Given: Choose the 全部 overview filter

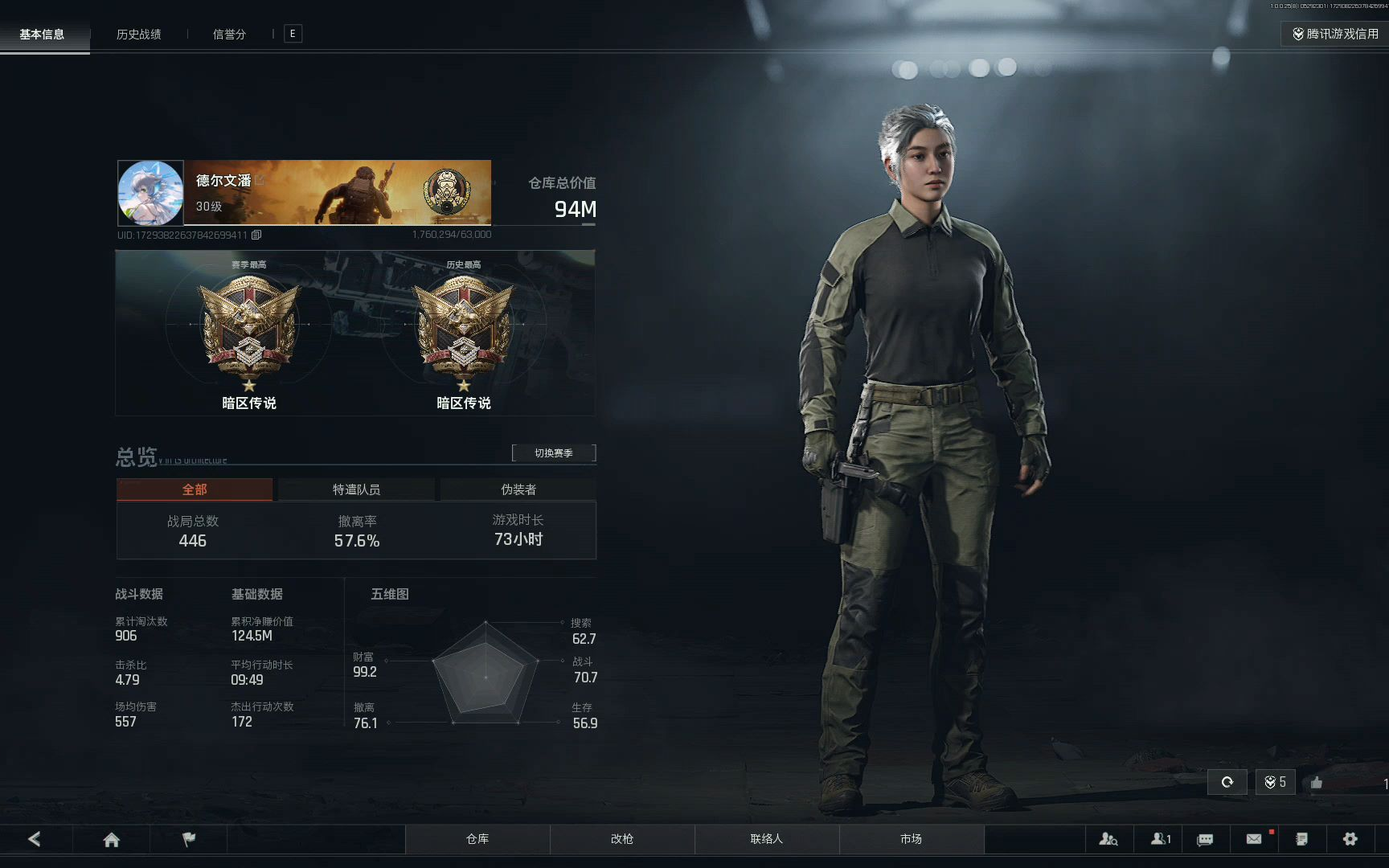Looking at the screenshot, I should [195, 489].
